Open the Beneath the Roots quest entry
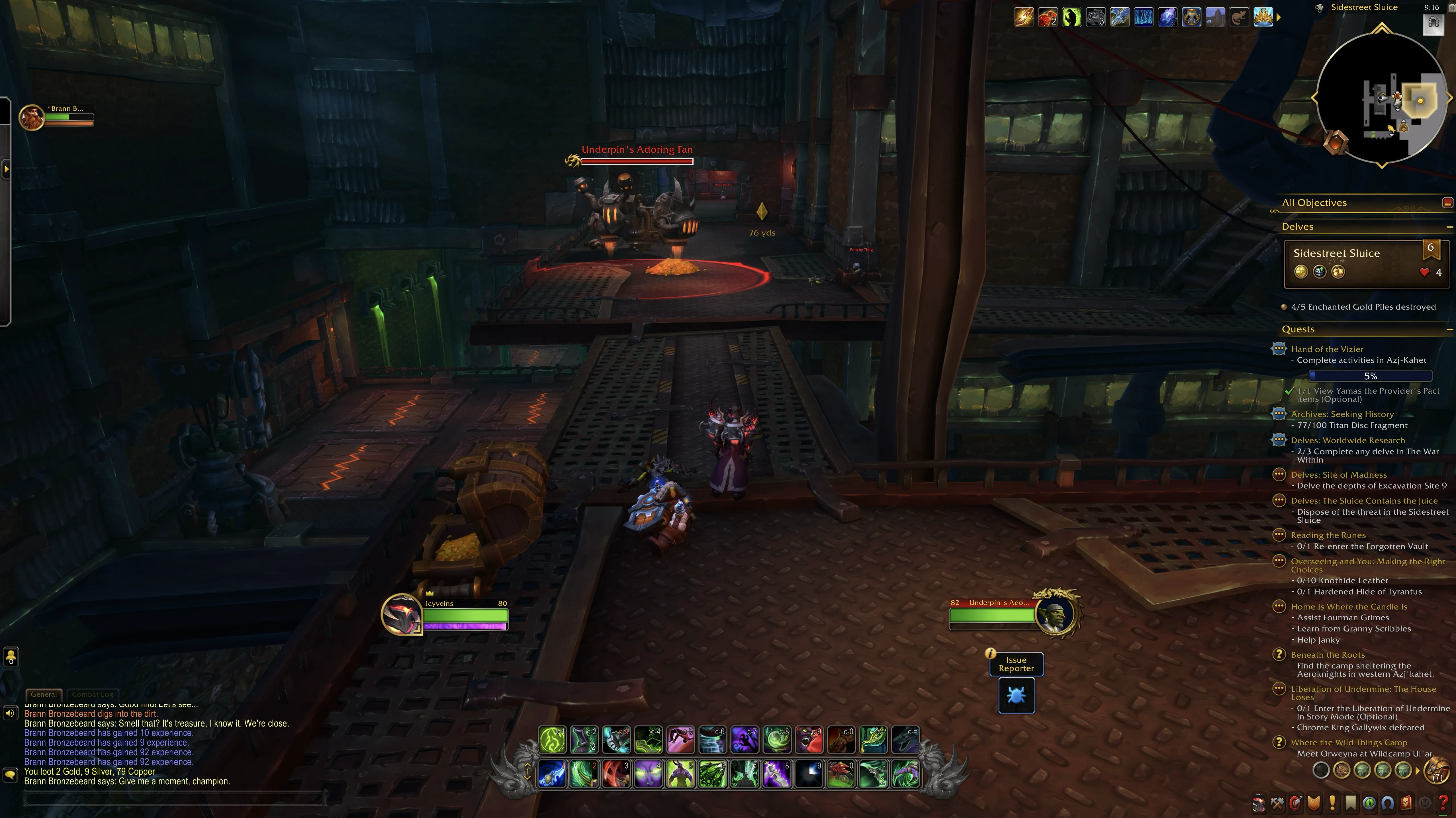The image size is (1456, 818). [x=1327, y=655]
